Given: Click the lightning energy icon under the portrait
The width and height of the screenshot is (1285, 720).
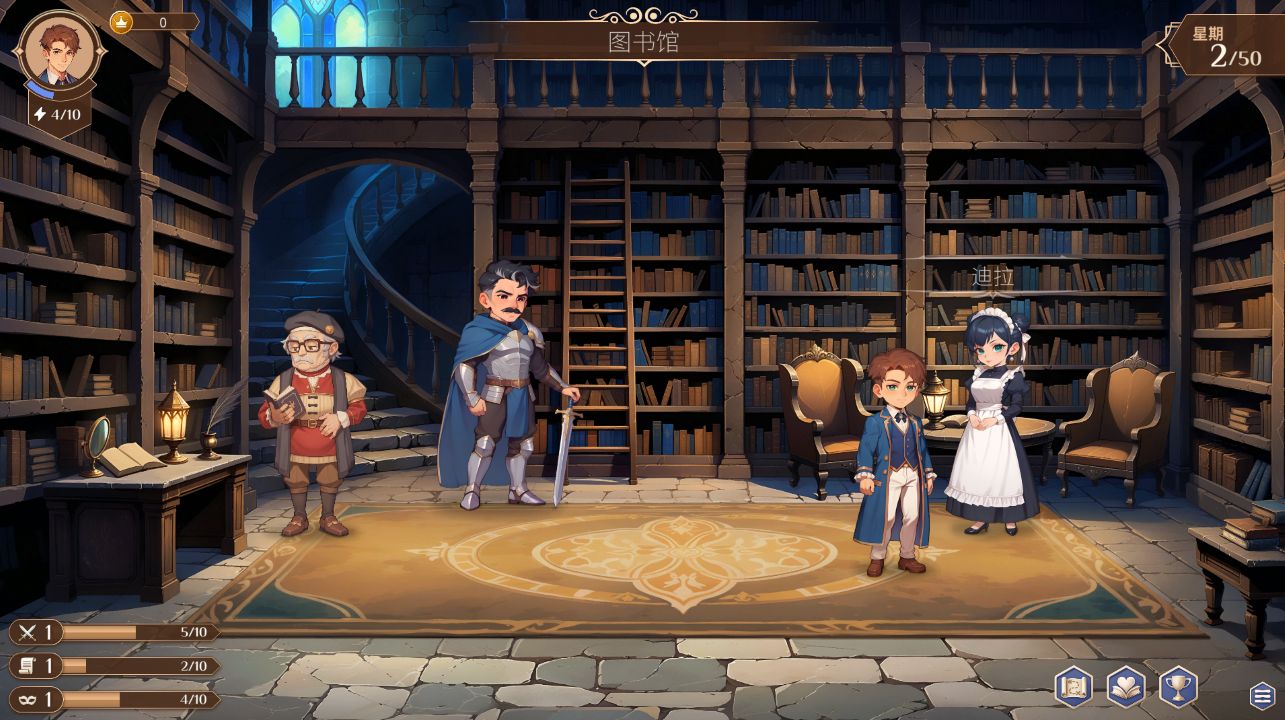Looking at the screenshot, I should (x=38, y=114).
